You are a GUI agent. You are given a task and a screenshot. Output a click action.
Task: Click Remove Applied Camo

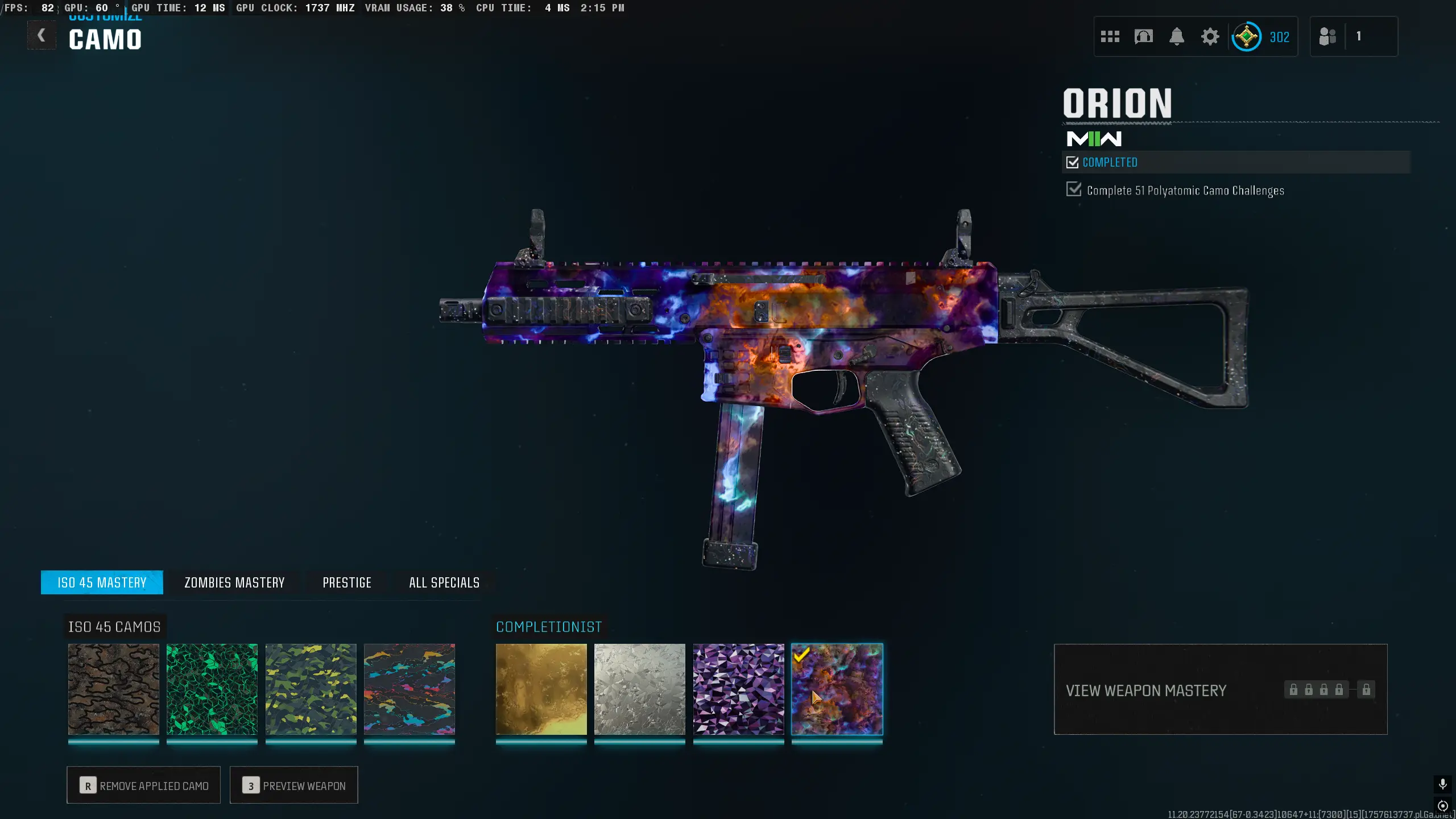(144, 785)
